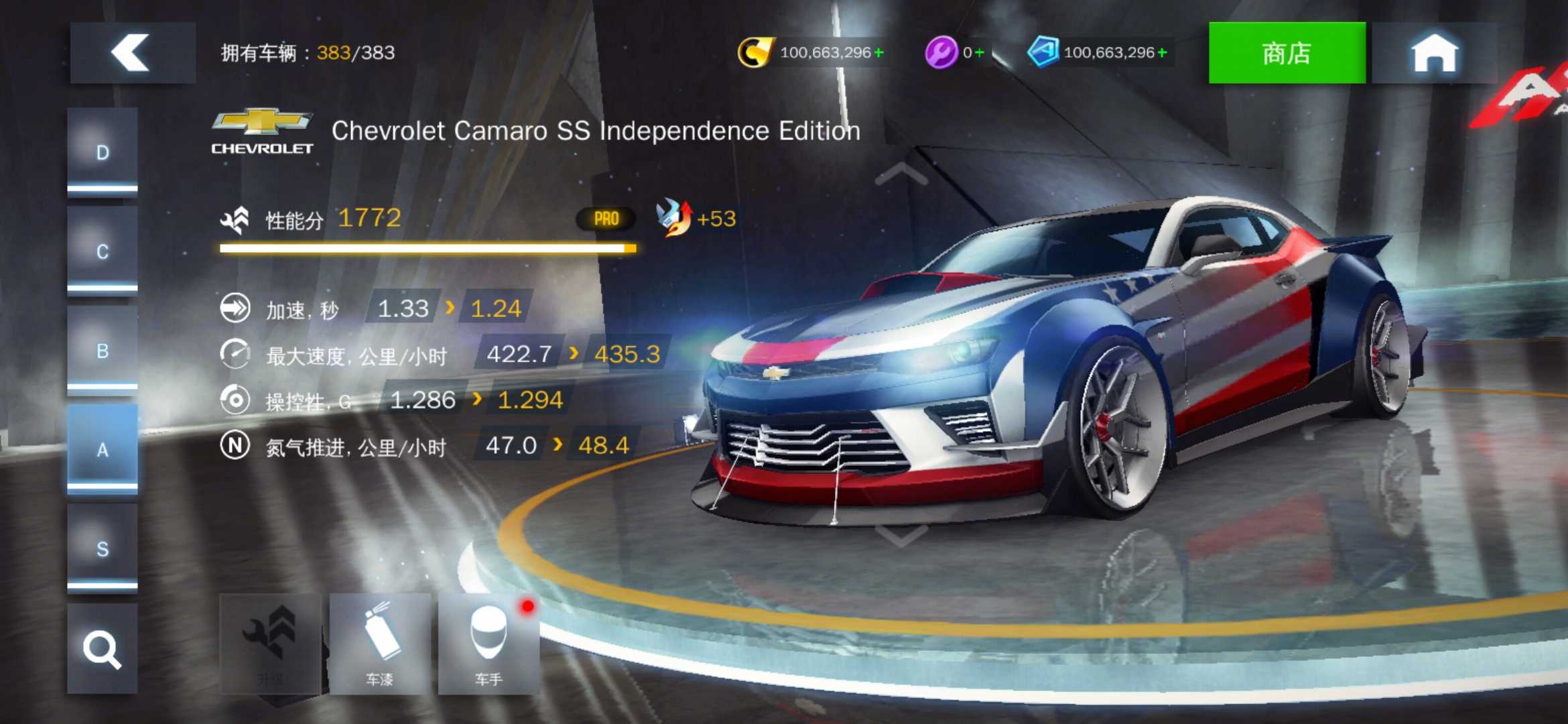The width and height of the screenshot is (1568, 724).
Task: Go back with the arrow button
Action: click(x=132, y=53)
